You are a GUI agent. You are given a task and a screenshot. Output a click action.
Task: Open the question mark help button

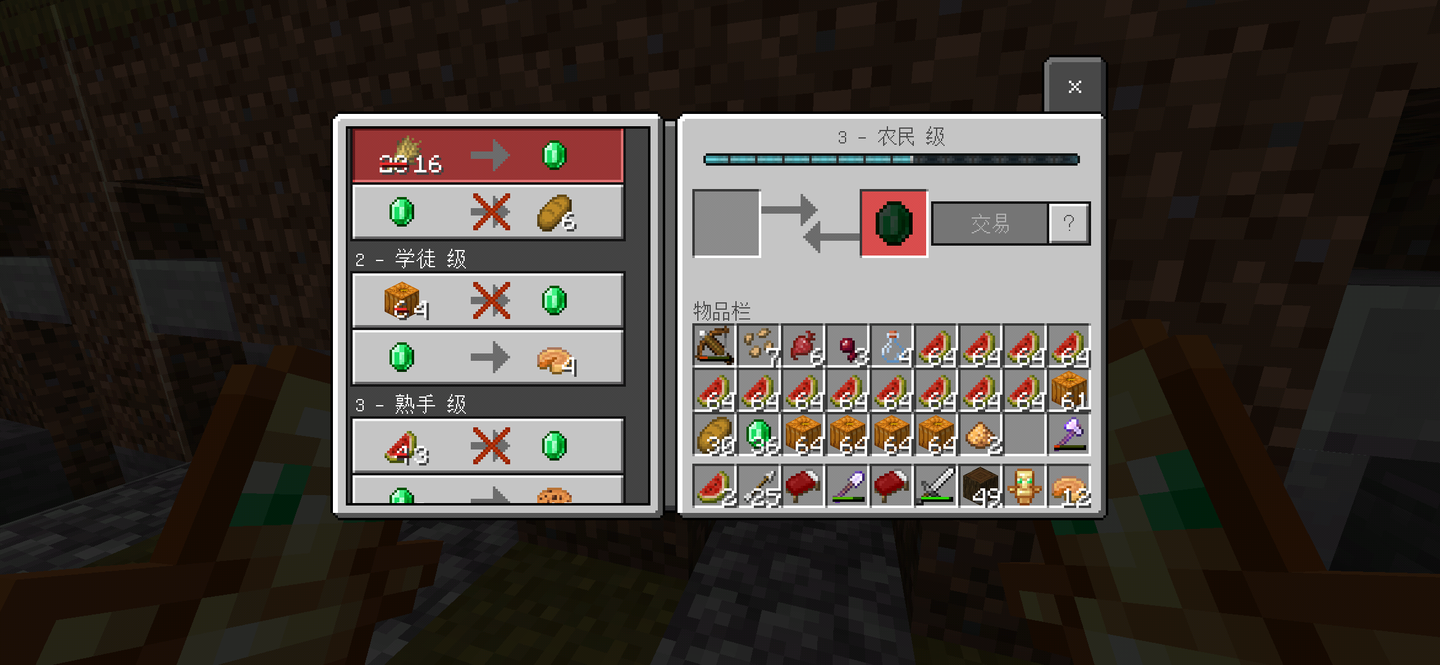pos(1069,224)
